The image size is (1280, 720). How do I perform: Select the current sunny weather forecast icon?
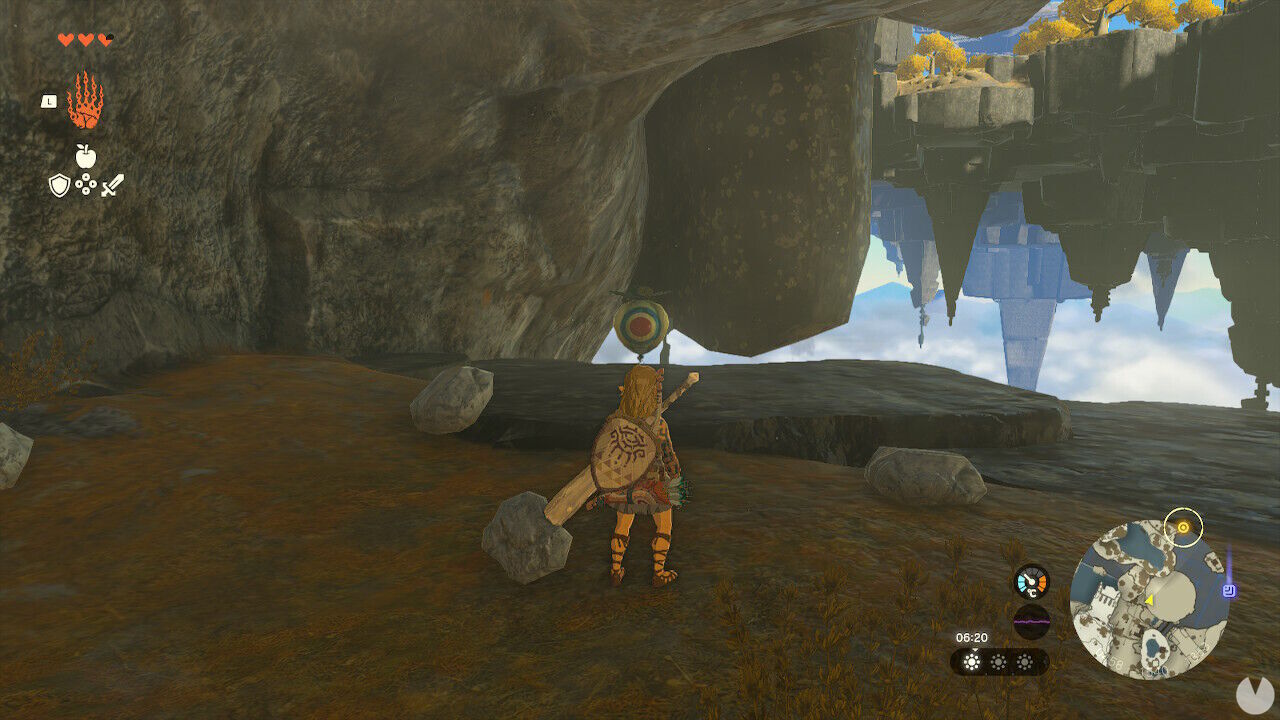click(x=972, y=661)
